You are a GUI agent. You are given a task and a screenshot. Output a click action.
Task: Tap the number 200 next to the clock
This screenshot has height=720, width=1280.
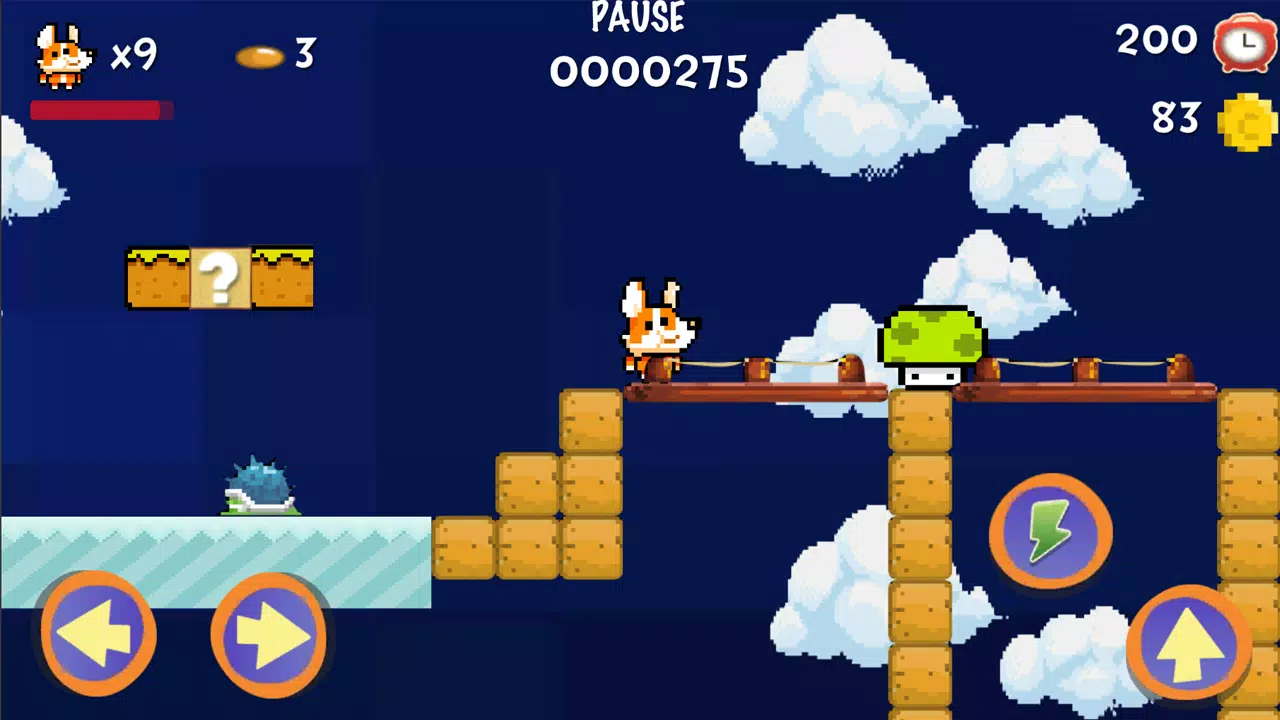pyautogui.click(x=1156, y=40)
